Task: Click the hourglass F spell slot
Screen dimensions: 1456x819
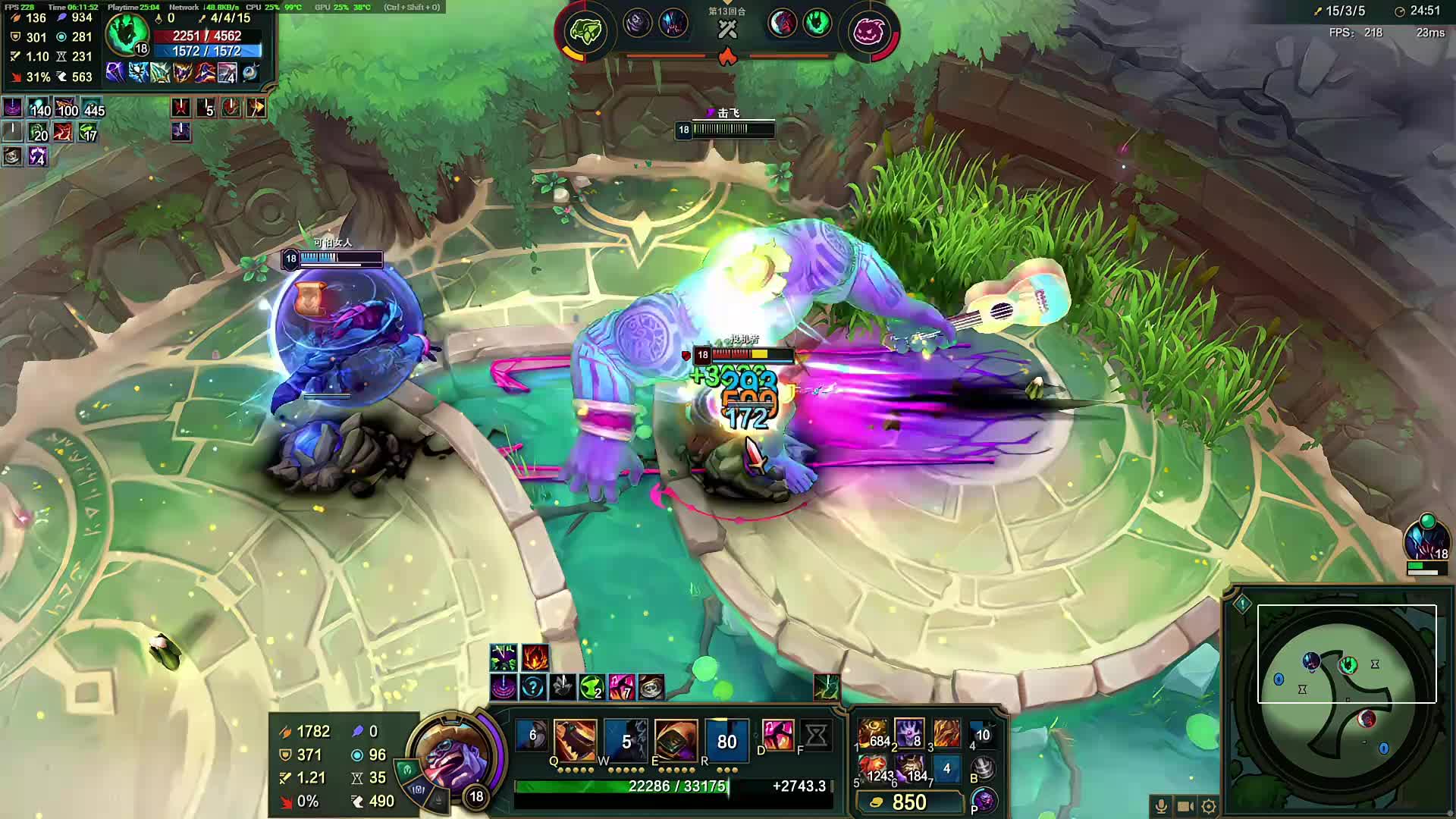Action: click(816, 735)
